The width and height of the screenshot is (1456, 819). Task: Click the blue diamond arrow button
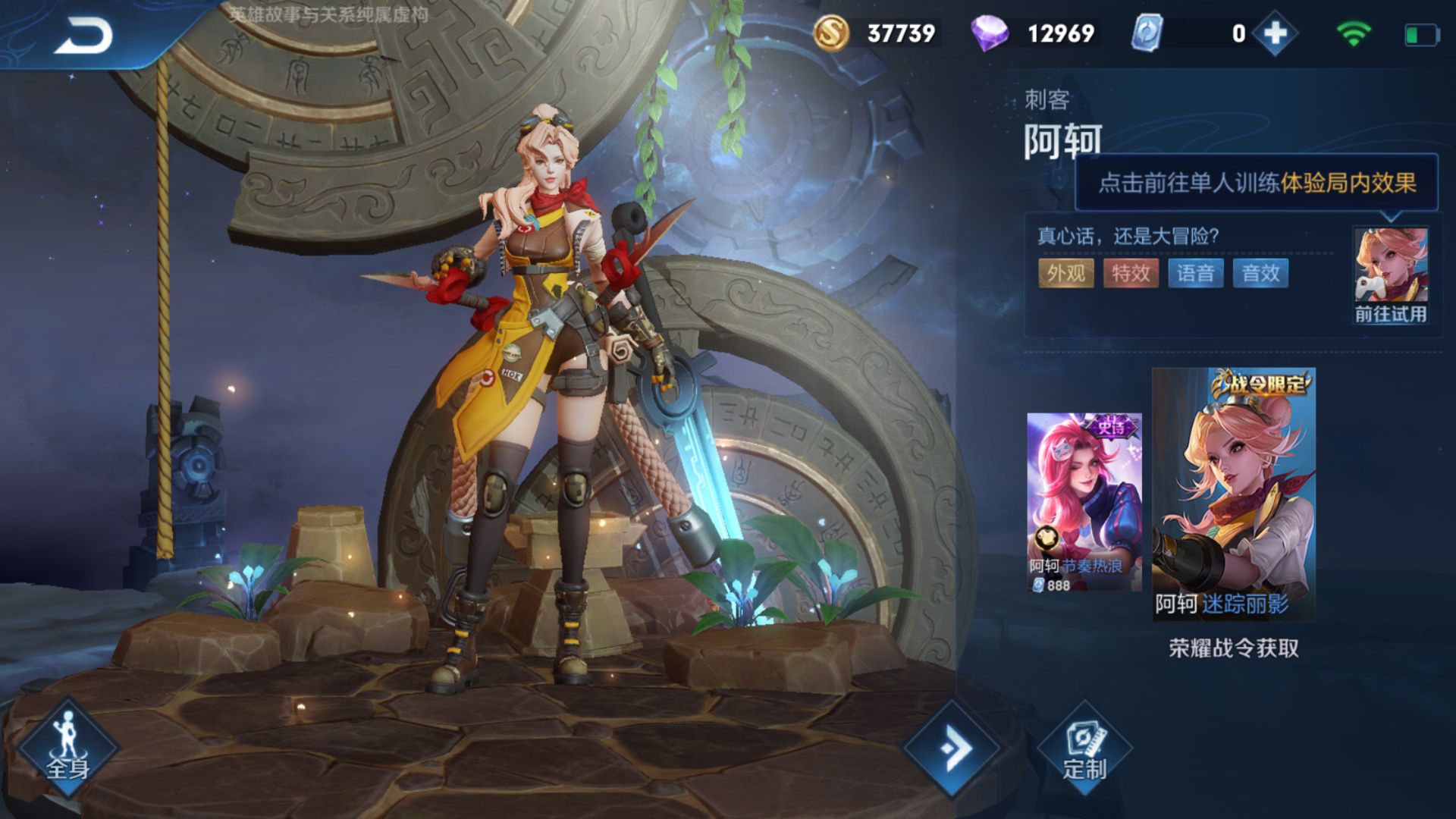[953, 749]
